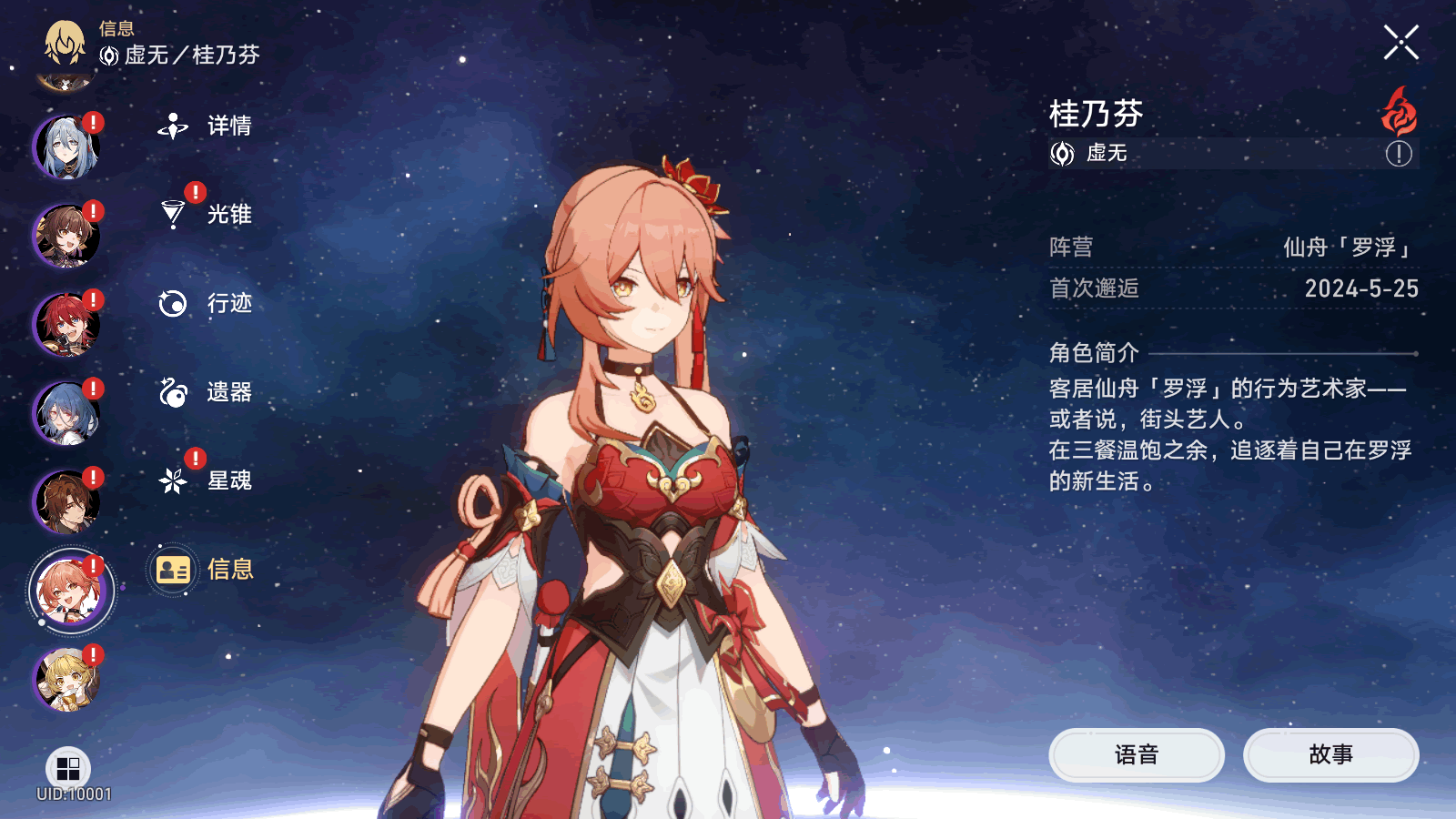Select the blonde character portrait

(x=66, y=679)
